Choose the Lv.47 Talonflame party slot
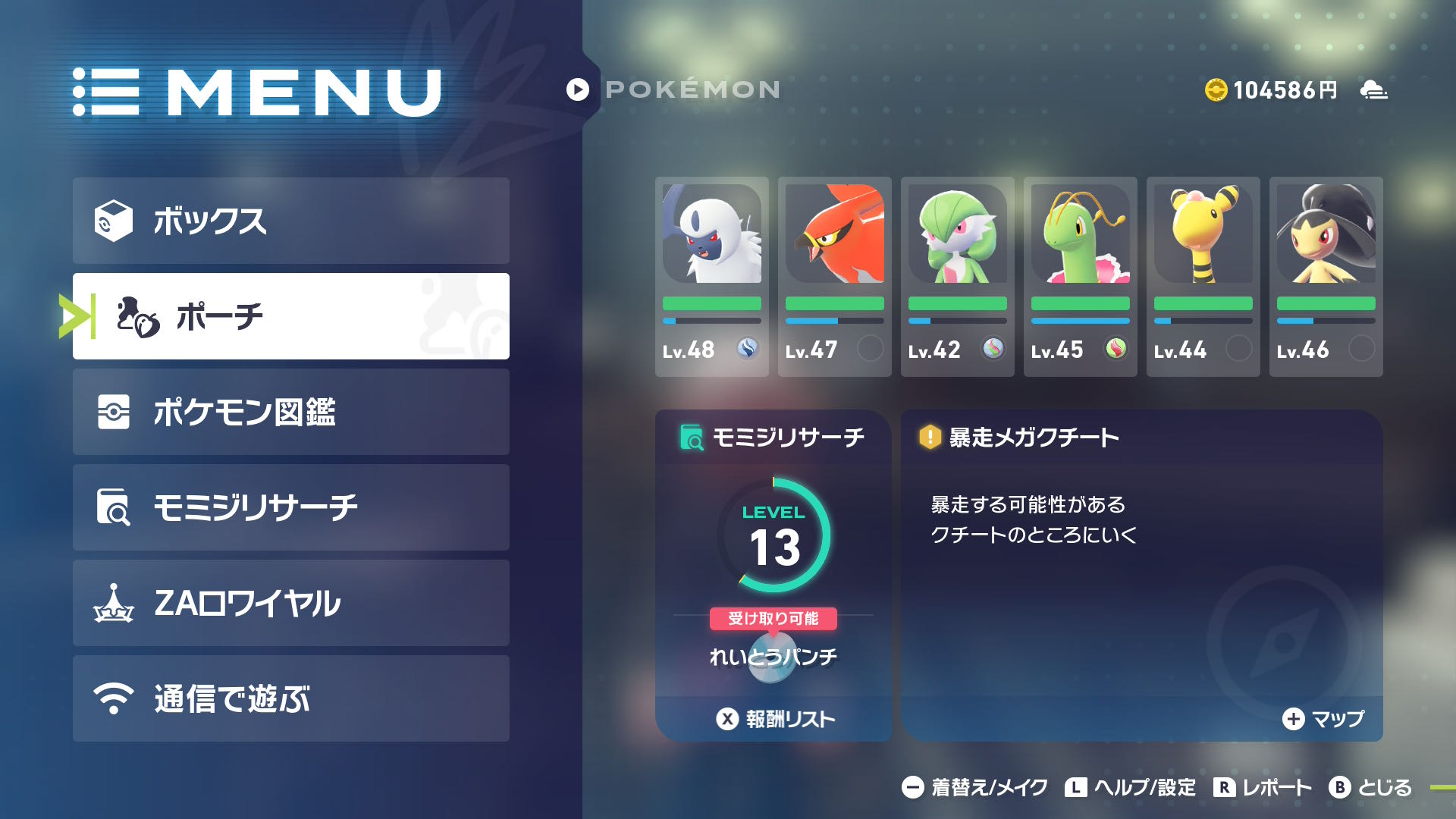Viewport: 1456px width, 819px height. coord(834,277)
